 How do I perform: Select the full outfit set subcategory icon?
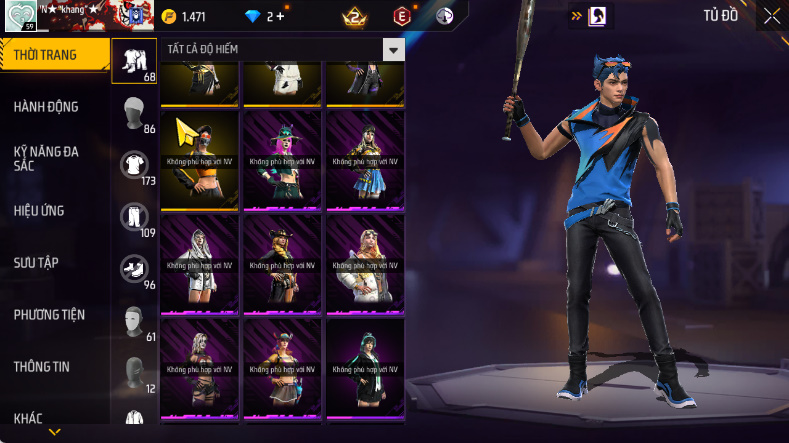click(134, 60)
